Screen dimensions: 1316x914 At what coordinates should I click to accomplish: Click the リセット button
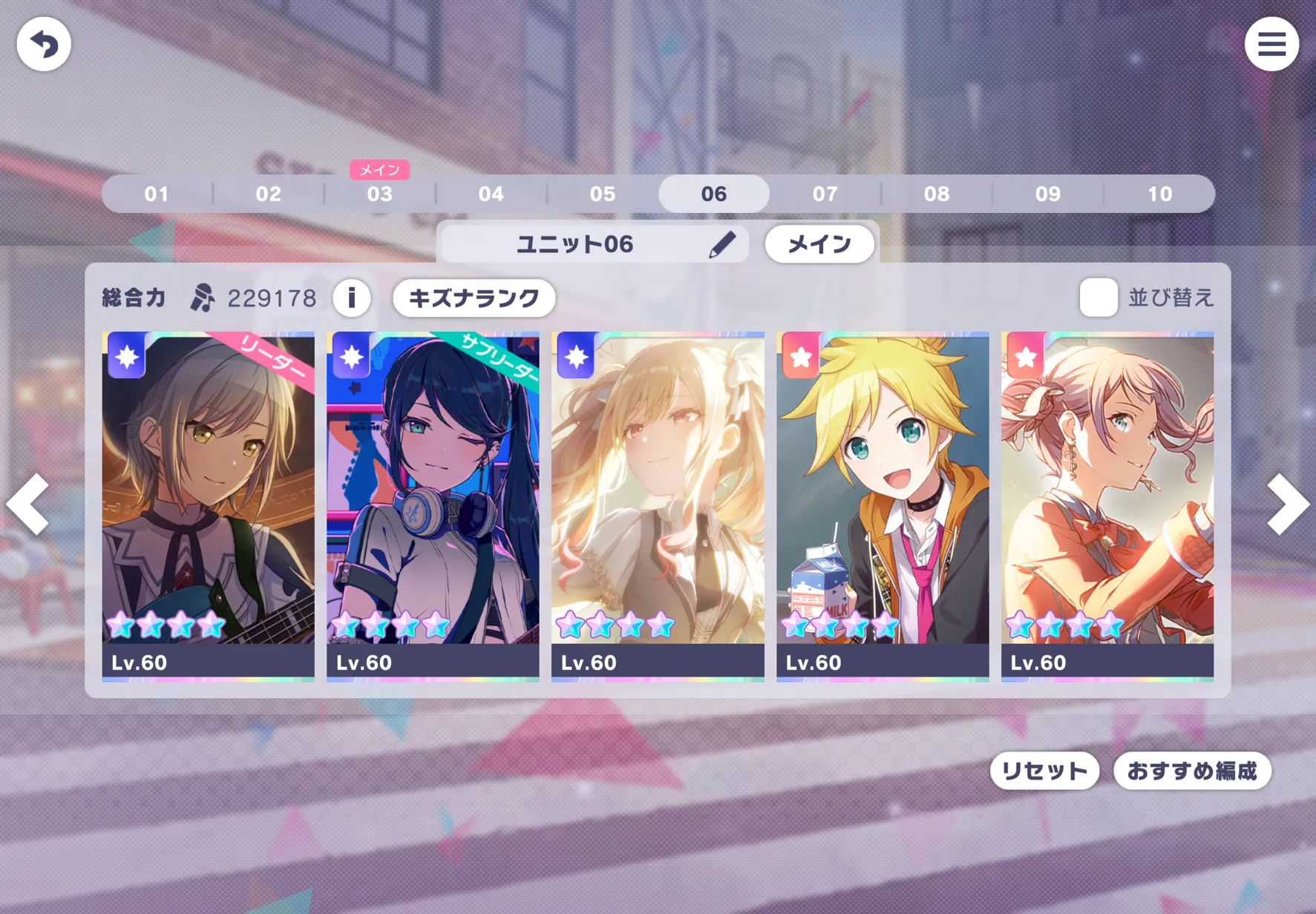(1044, 772)
